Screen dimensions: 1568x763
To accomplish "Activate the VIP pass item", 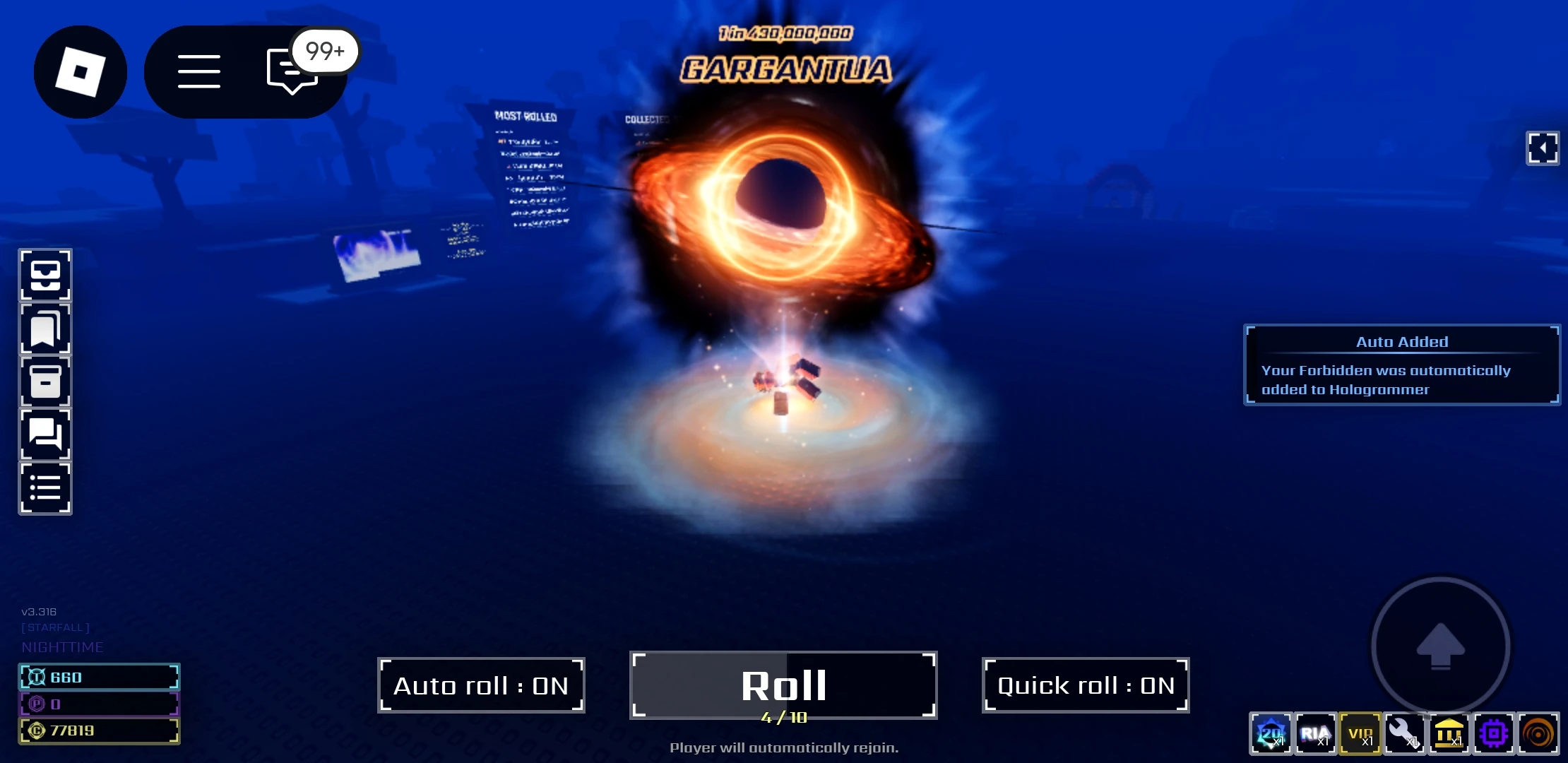I will pyautogui.click(x=1359, y=734).
